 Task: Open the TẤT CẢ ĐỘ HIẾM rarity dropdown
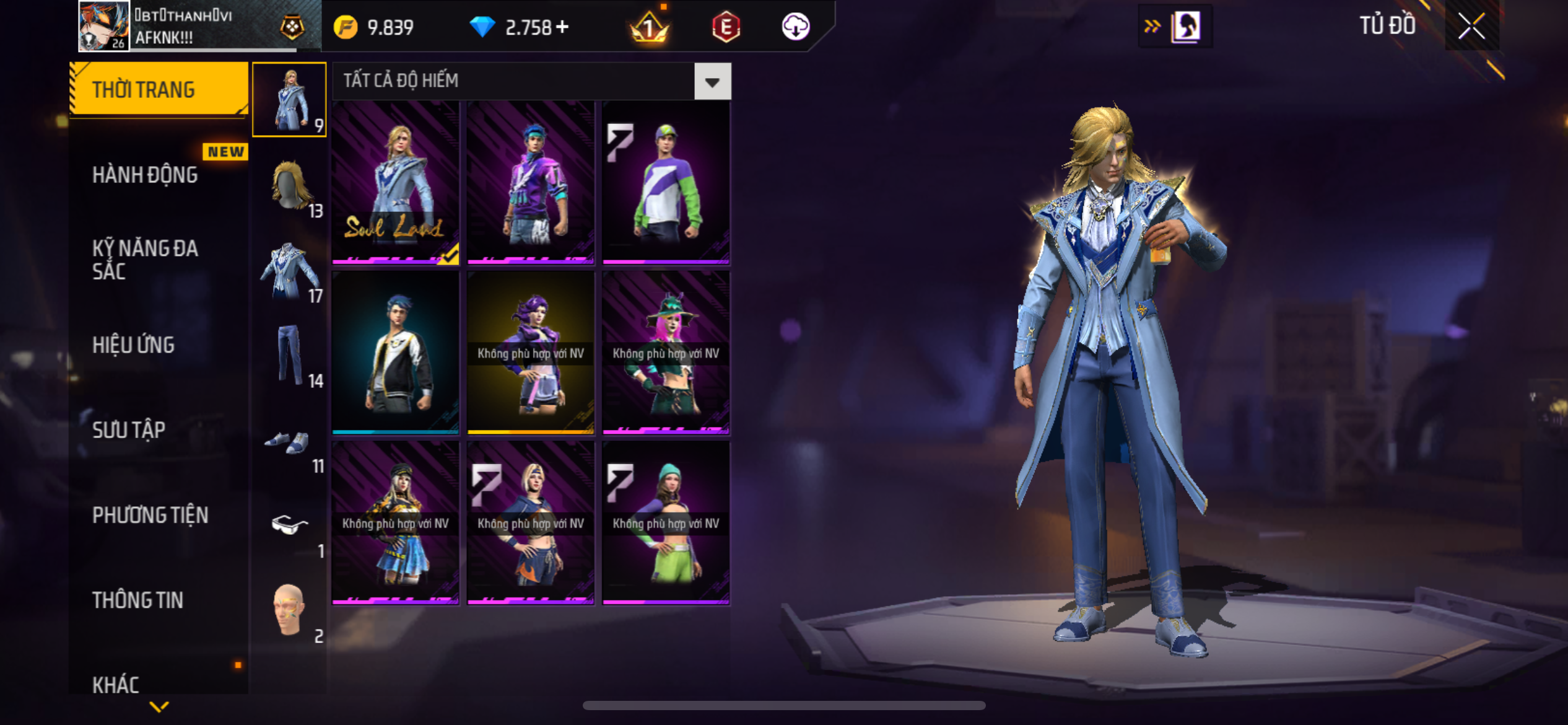pyautogui.click(x=712, y=81)
